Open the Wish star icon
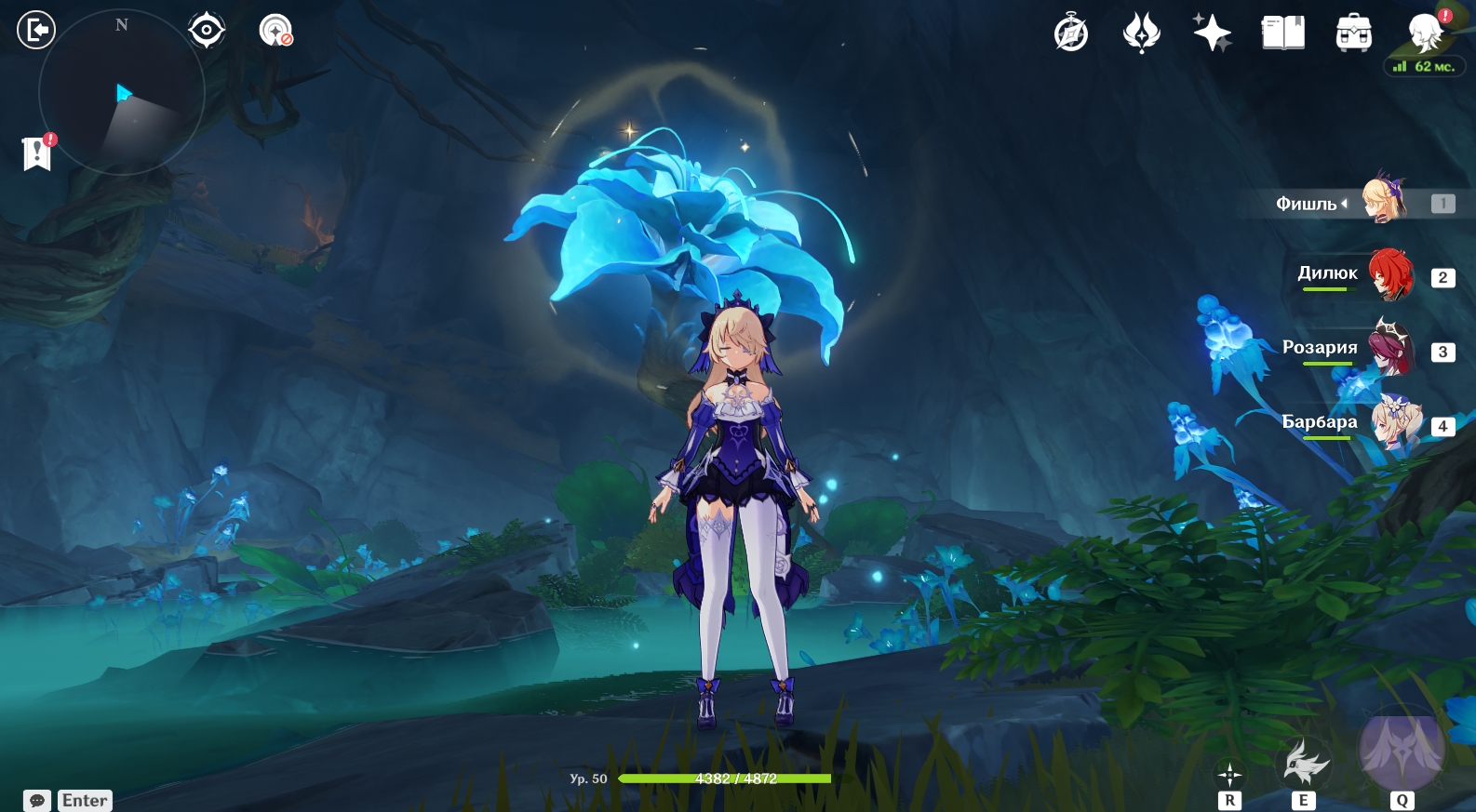 [1213, 33]
